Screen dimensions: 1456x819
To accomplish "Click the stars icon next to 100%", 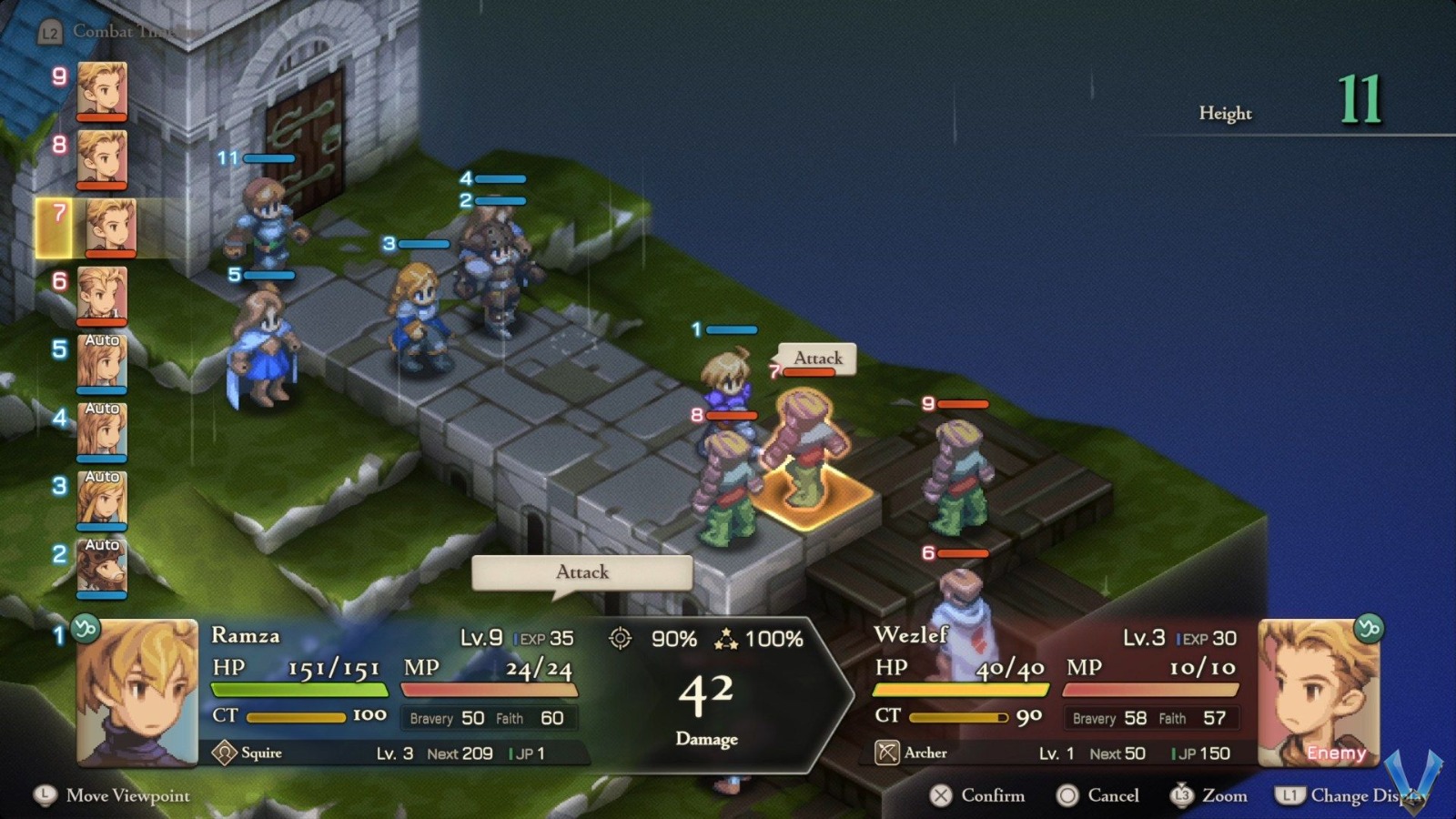I will (x=726, y=640).
